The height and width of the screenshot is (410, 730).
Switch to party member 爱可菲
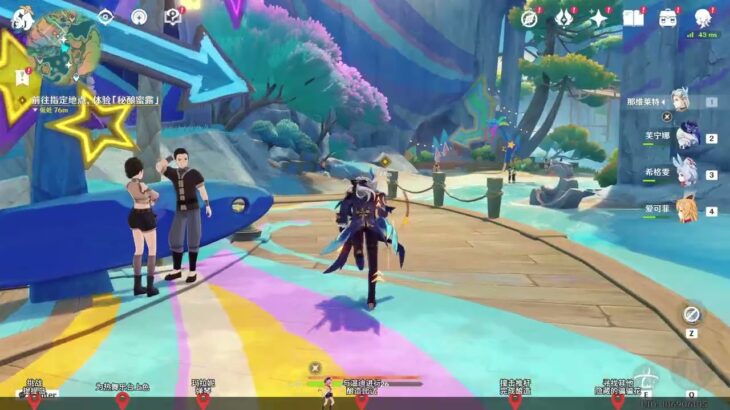coord(685,210)
